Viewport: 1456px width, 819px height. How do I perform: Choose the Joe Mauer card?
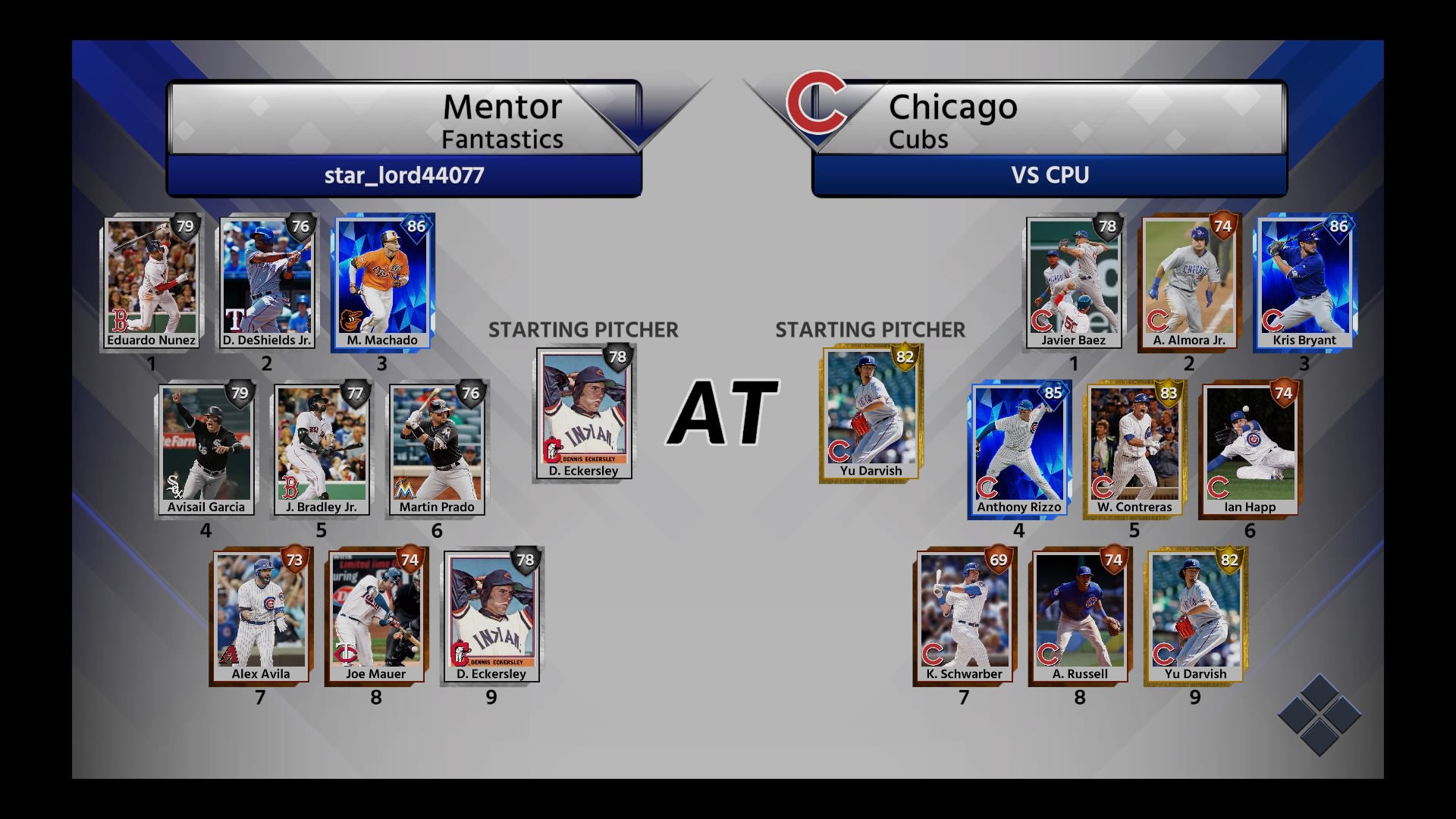point(376,617)
